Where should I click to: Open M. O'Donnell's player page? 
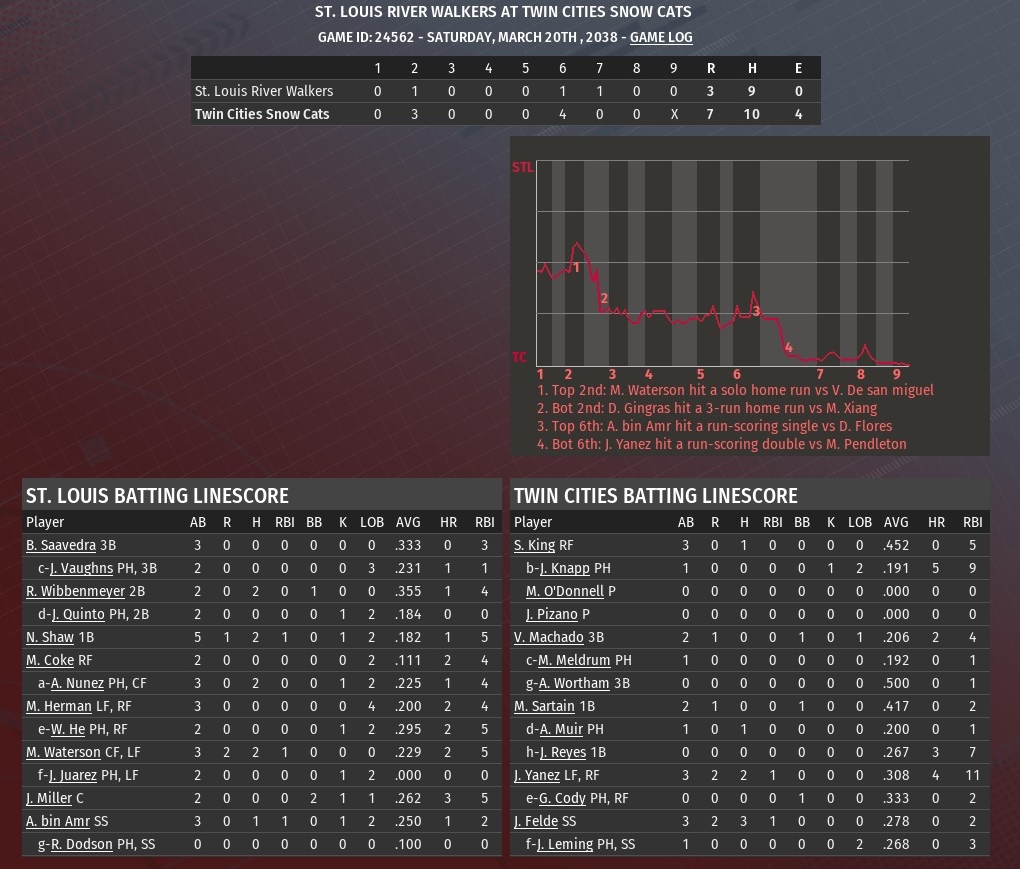[x=565, y=591]
